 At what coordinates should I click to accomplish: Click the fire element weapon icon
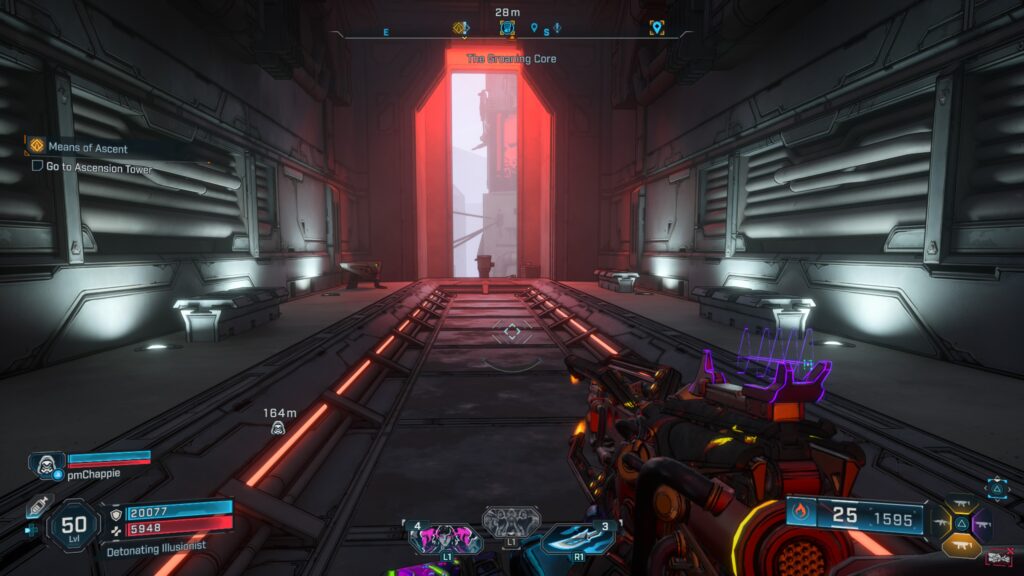(x=802, y=516)
